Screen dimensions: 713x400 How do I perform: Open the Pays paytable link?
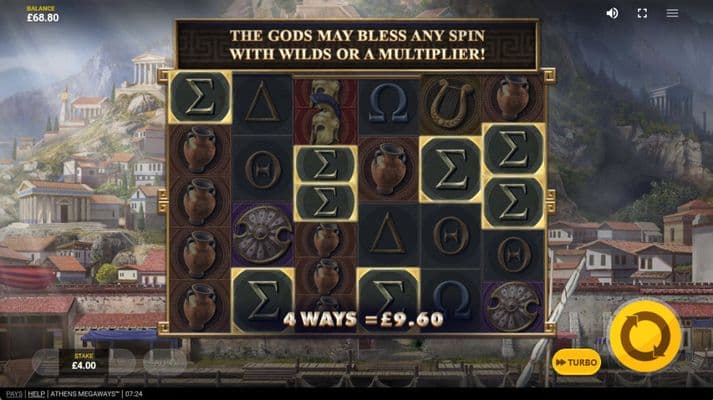13,394
